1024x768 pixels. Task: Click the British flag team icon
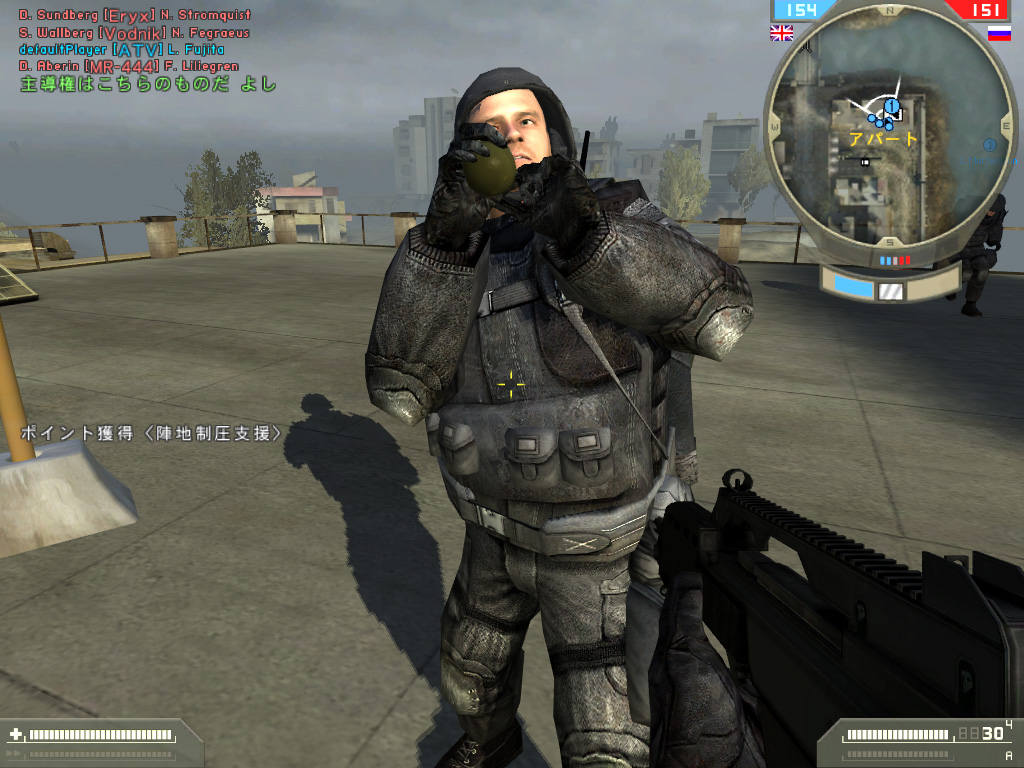click(781, 33)
